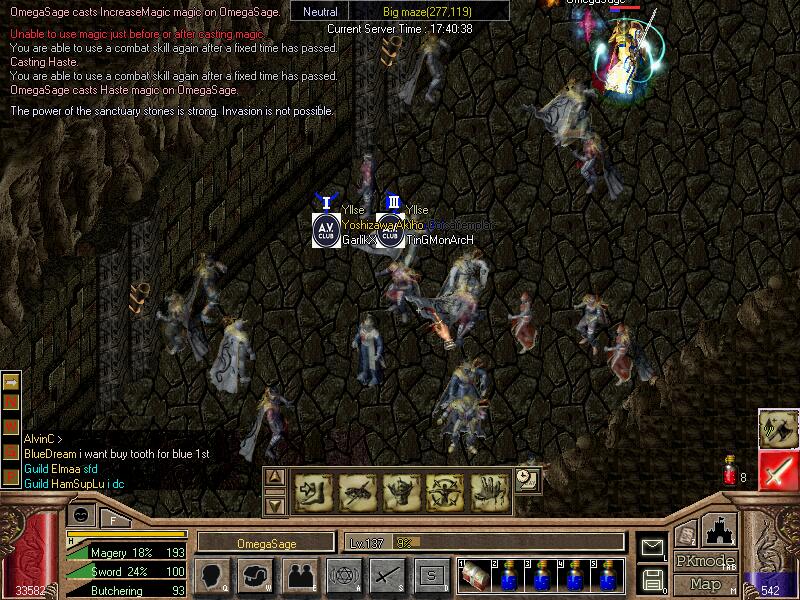
Task: Click the skill bar up arrow
Action: (x=276, y=478)
